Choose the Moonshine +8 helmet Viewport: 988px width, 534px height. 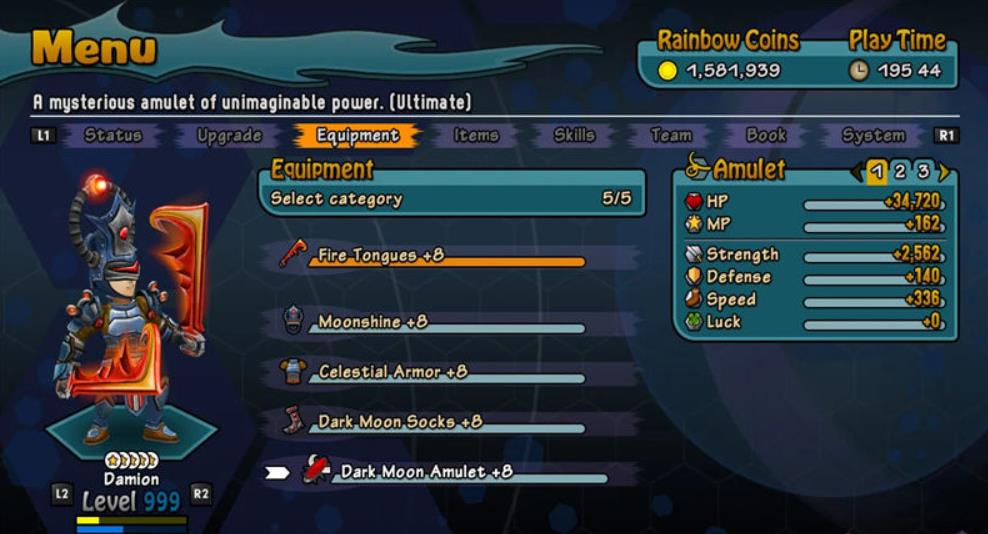(373, 322)
